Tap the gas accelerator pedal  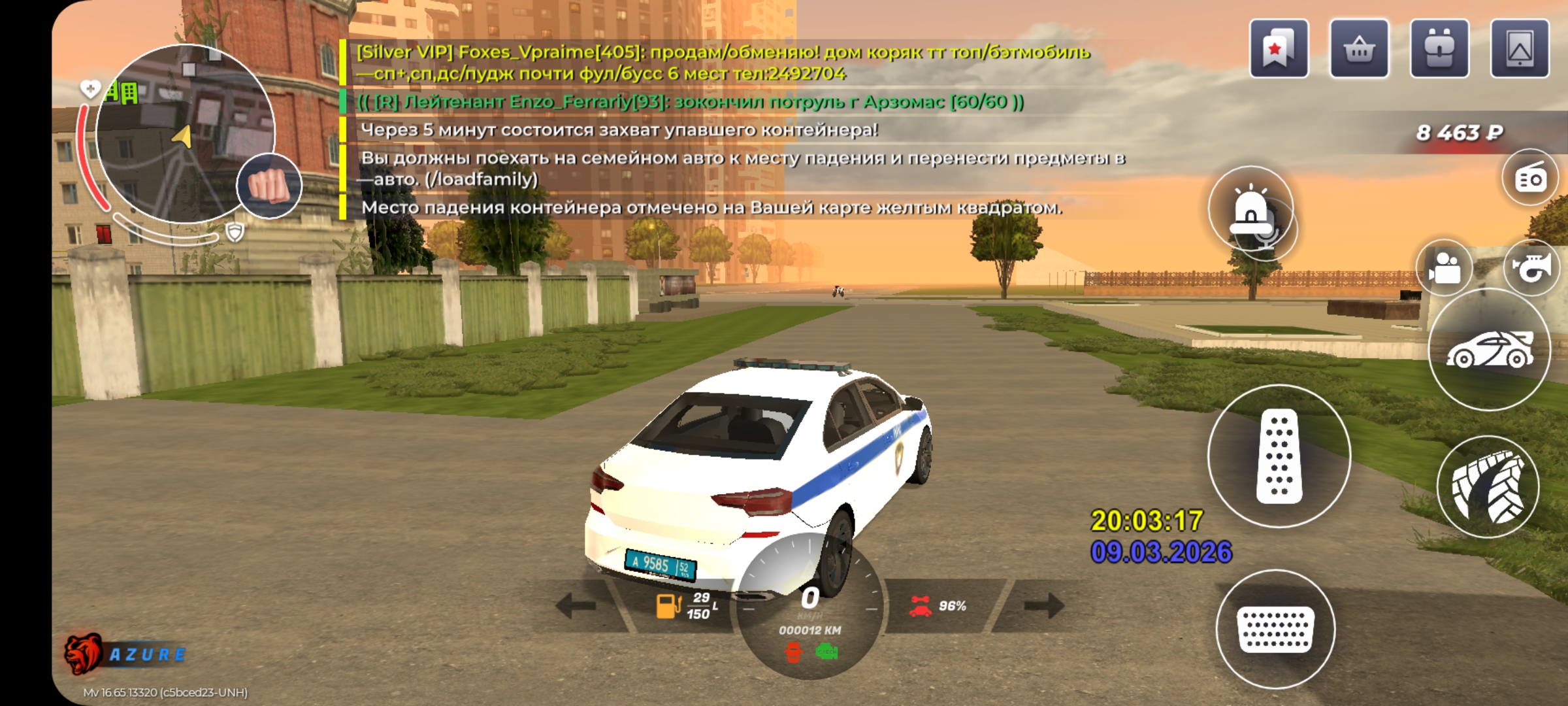pos(1279,456)
